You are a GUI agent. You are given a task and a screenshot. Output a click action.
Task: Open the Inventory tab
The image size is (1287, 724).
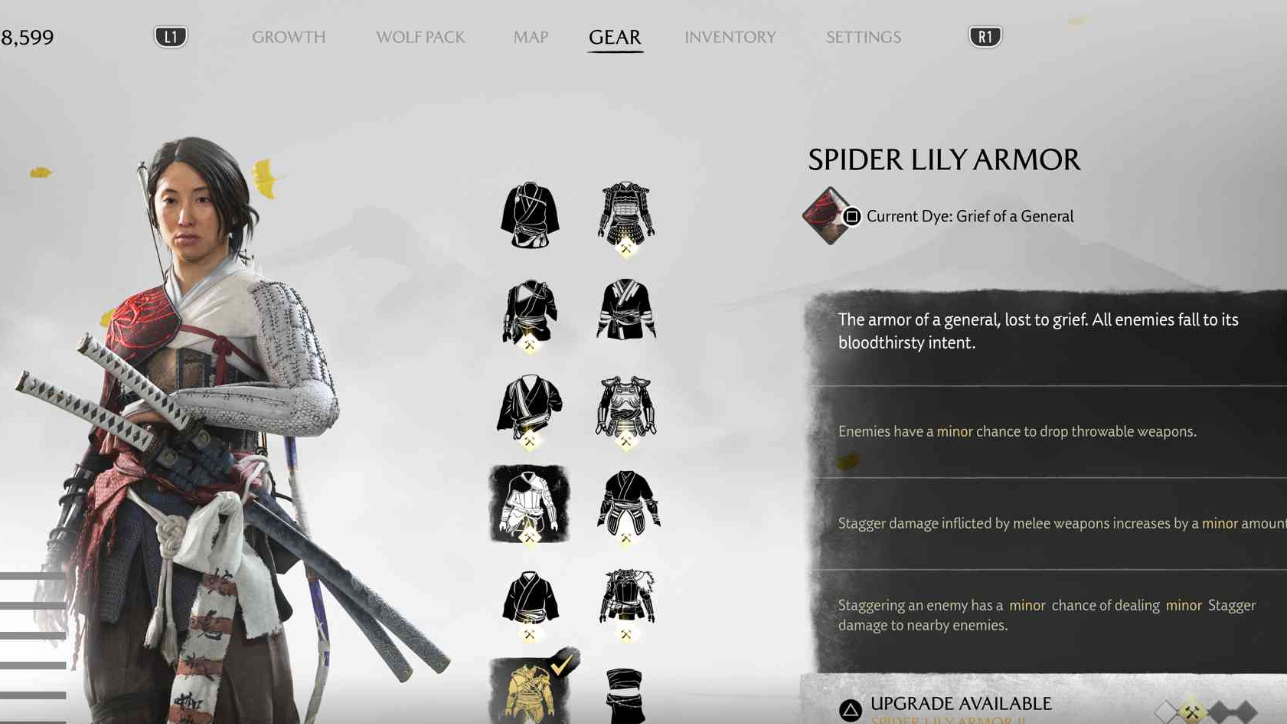click(x=730, y=37)
